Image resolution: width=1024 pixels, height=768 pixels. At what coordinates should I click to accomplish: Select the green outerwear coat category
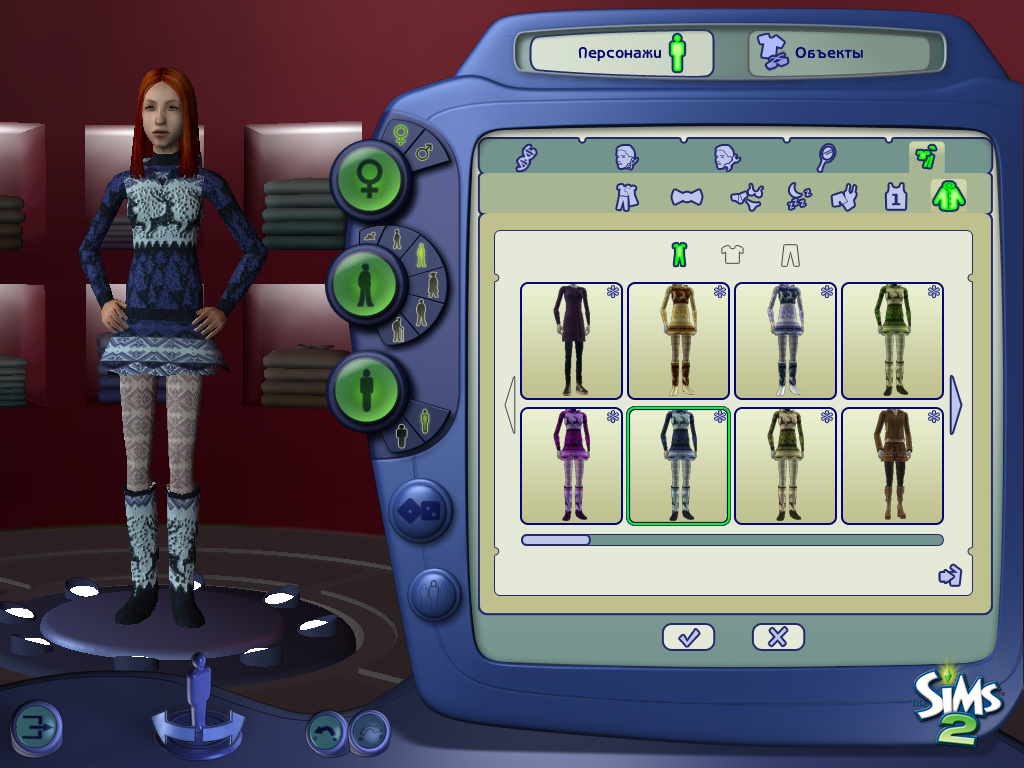(x=948, y=196)
